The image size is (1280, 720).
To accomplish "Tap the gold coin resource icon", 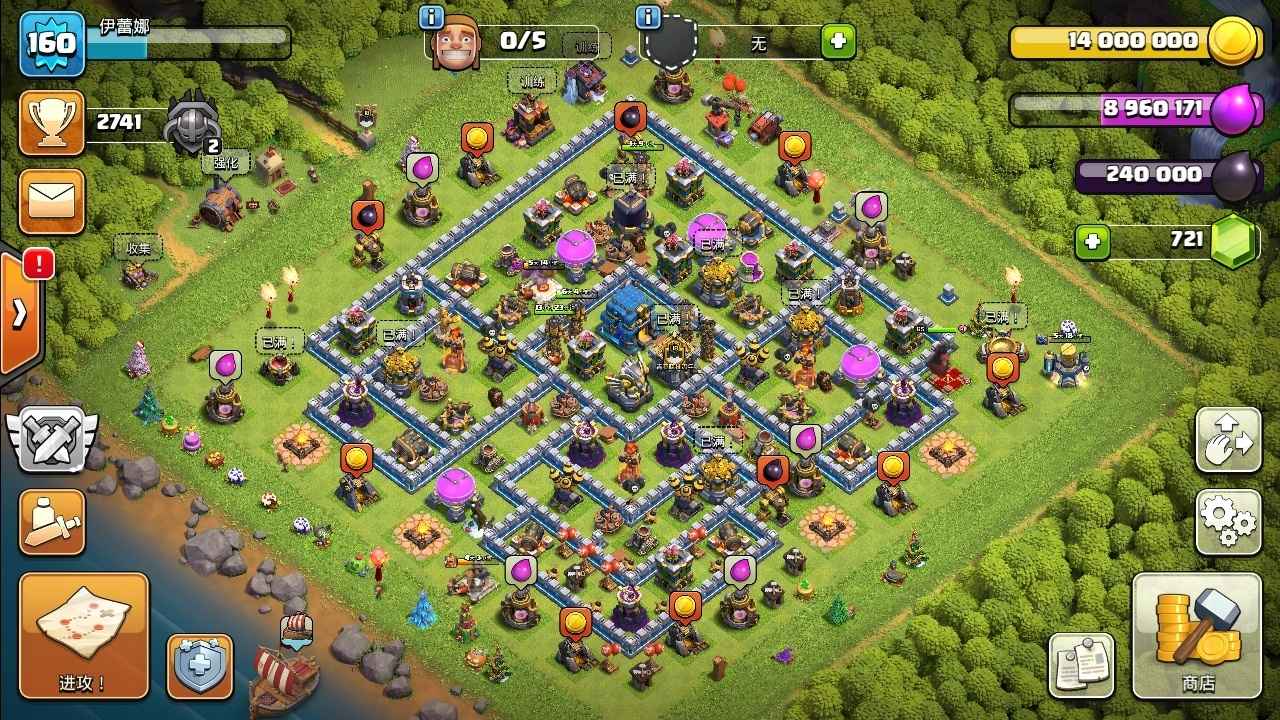I will [1231, 42].
